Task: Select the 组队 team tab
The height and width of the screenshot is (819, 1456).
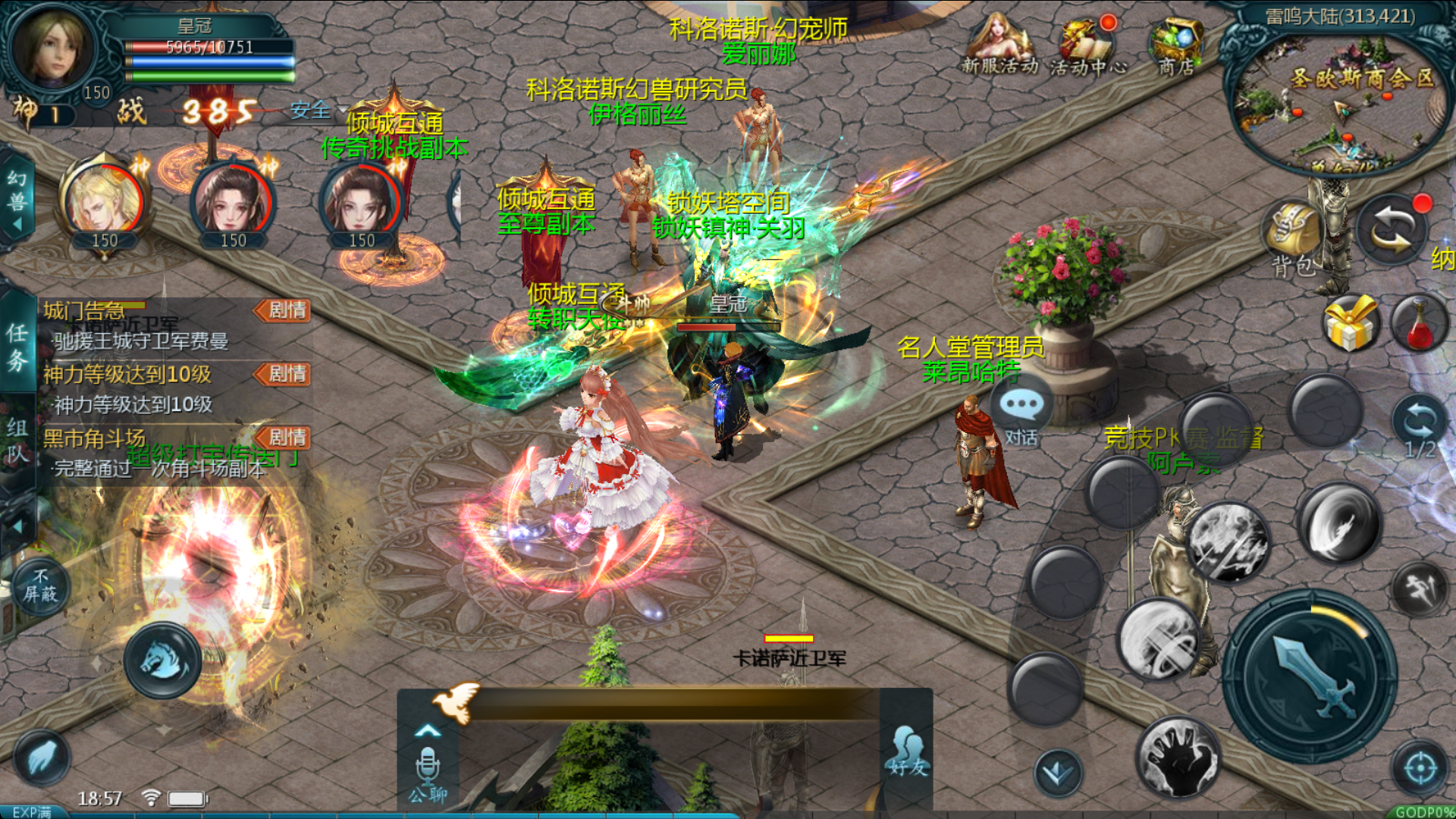Action: click(x=17, y=440)
